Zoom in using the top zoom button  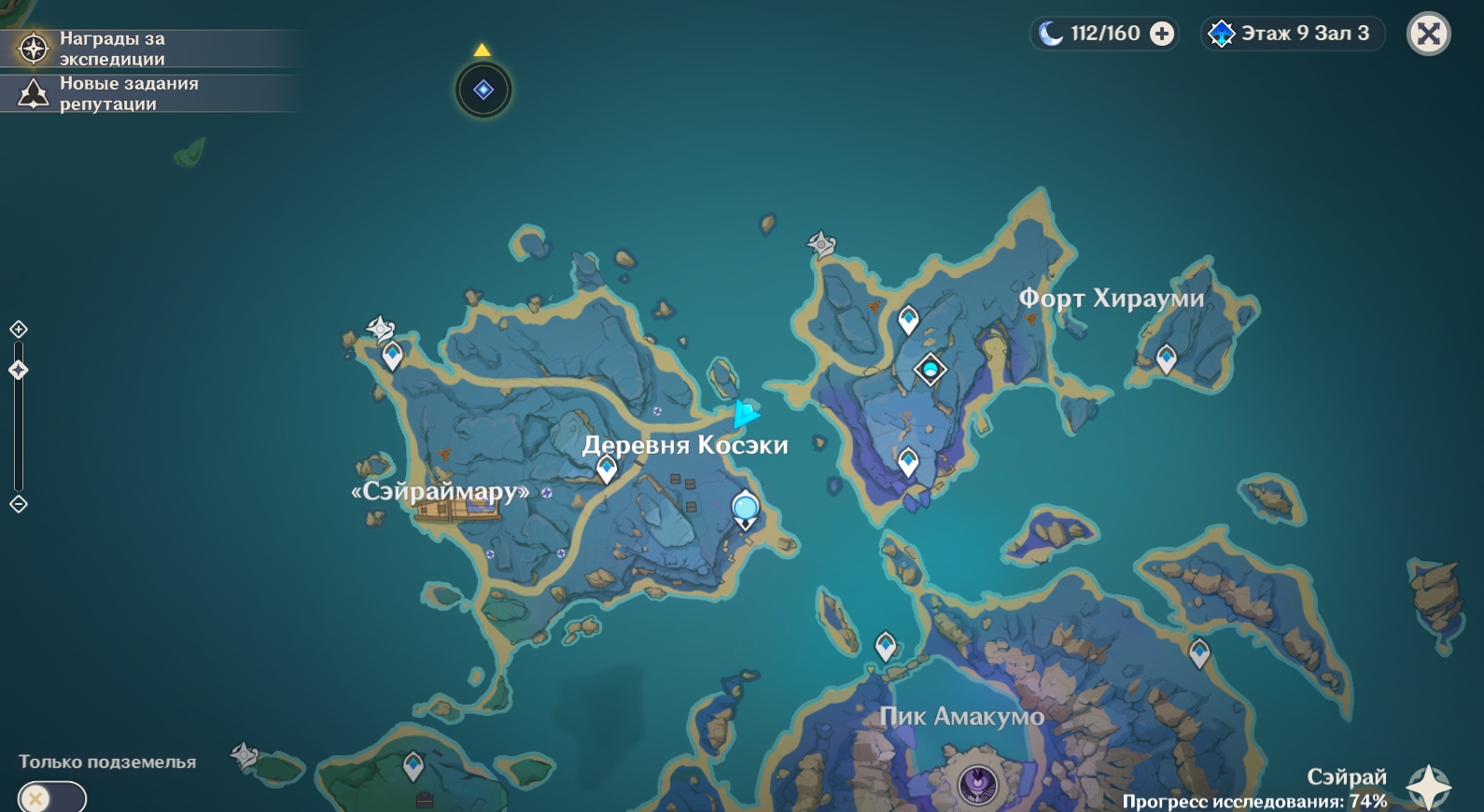click(x=19, y=329)
